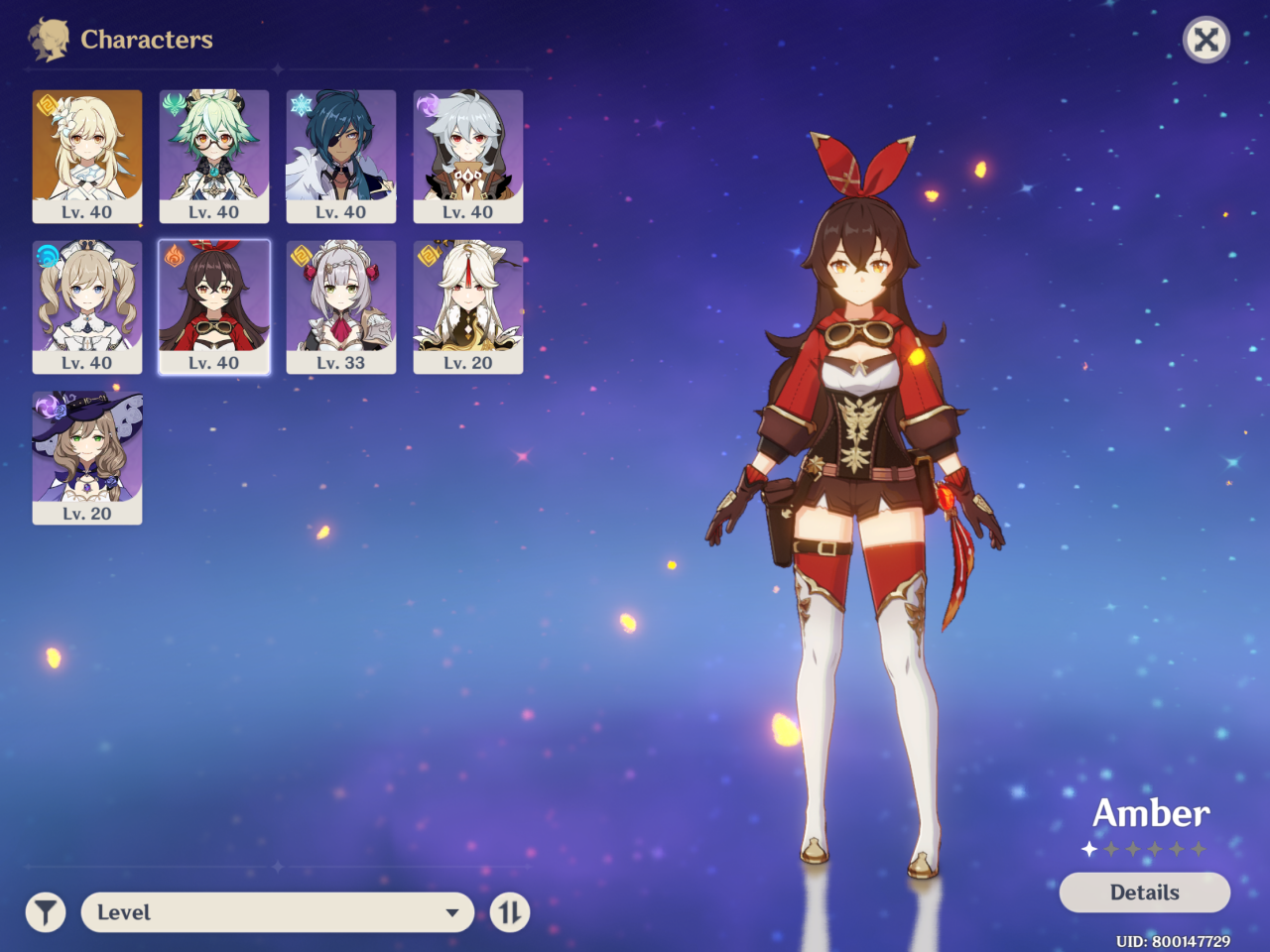The image size is (1270, 952).
Task: Open Amber's Details page
Action: pyautogui.click(x=1144, y=892)
